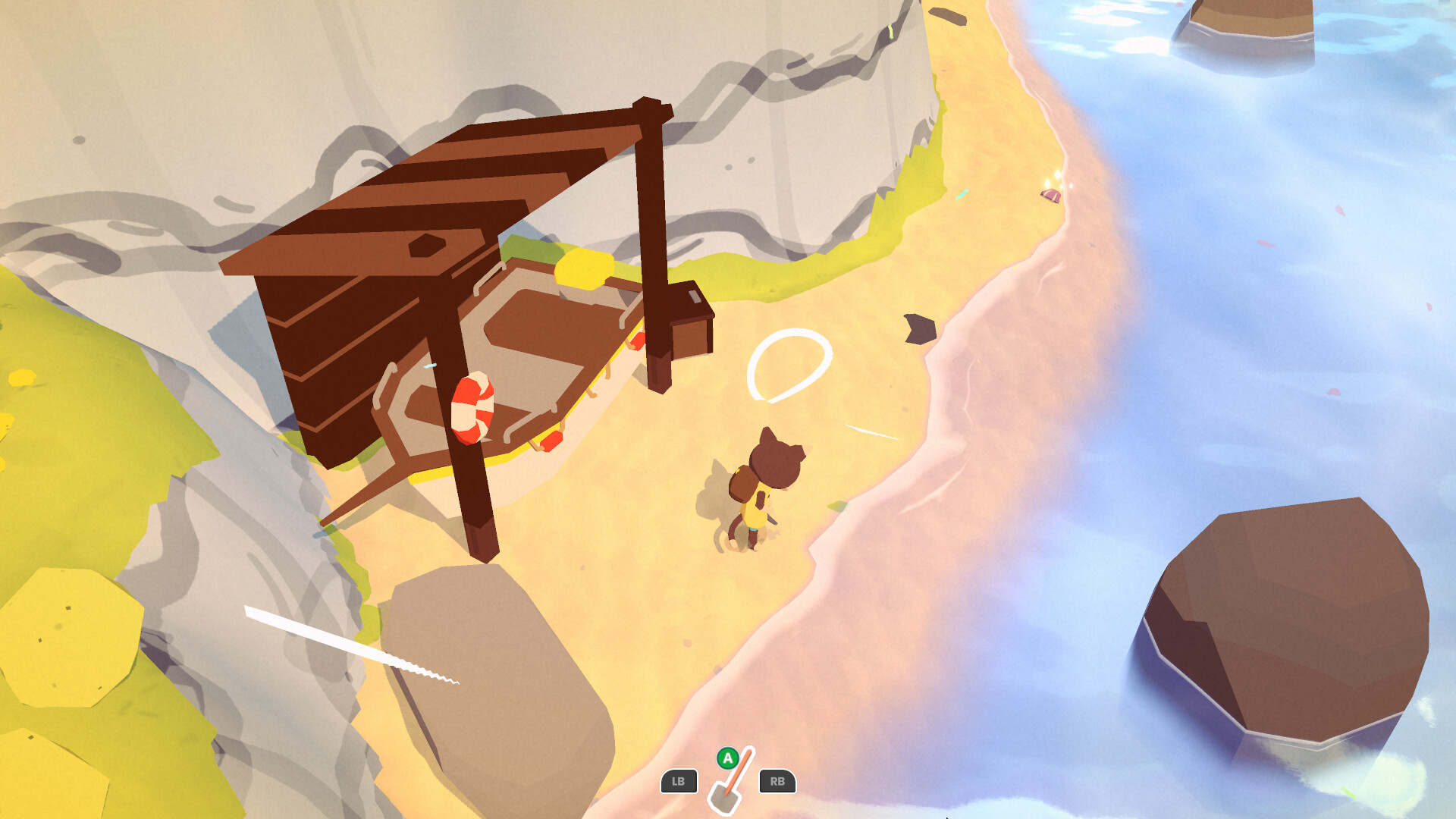
Task: Select the orange buoy near the boat's hull
Action: point(550,440)
